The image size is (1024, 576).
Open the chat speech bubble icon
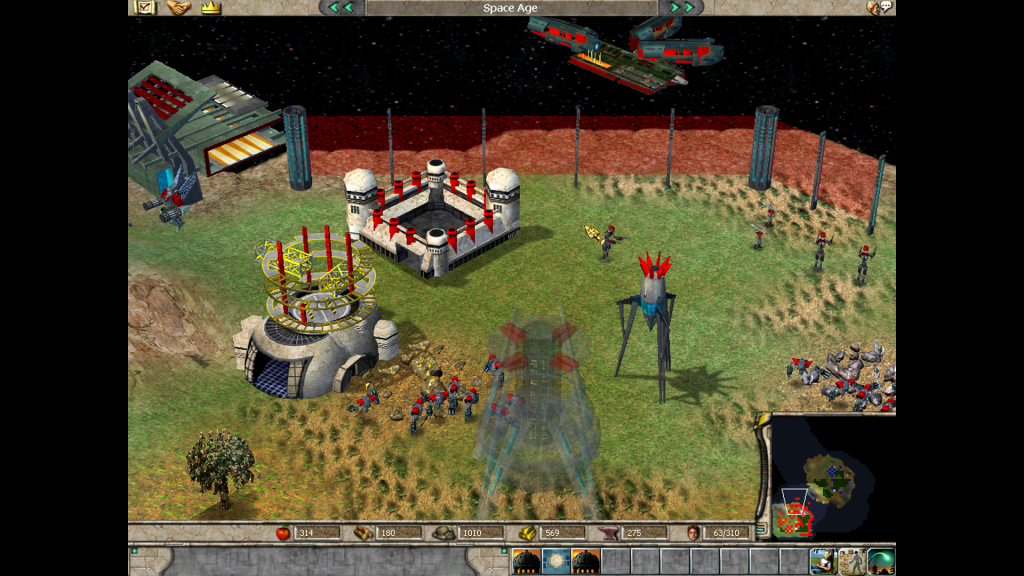click(880, 7)
